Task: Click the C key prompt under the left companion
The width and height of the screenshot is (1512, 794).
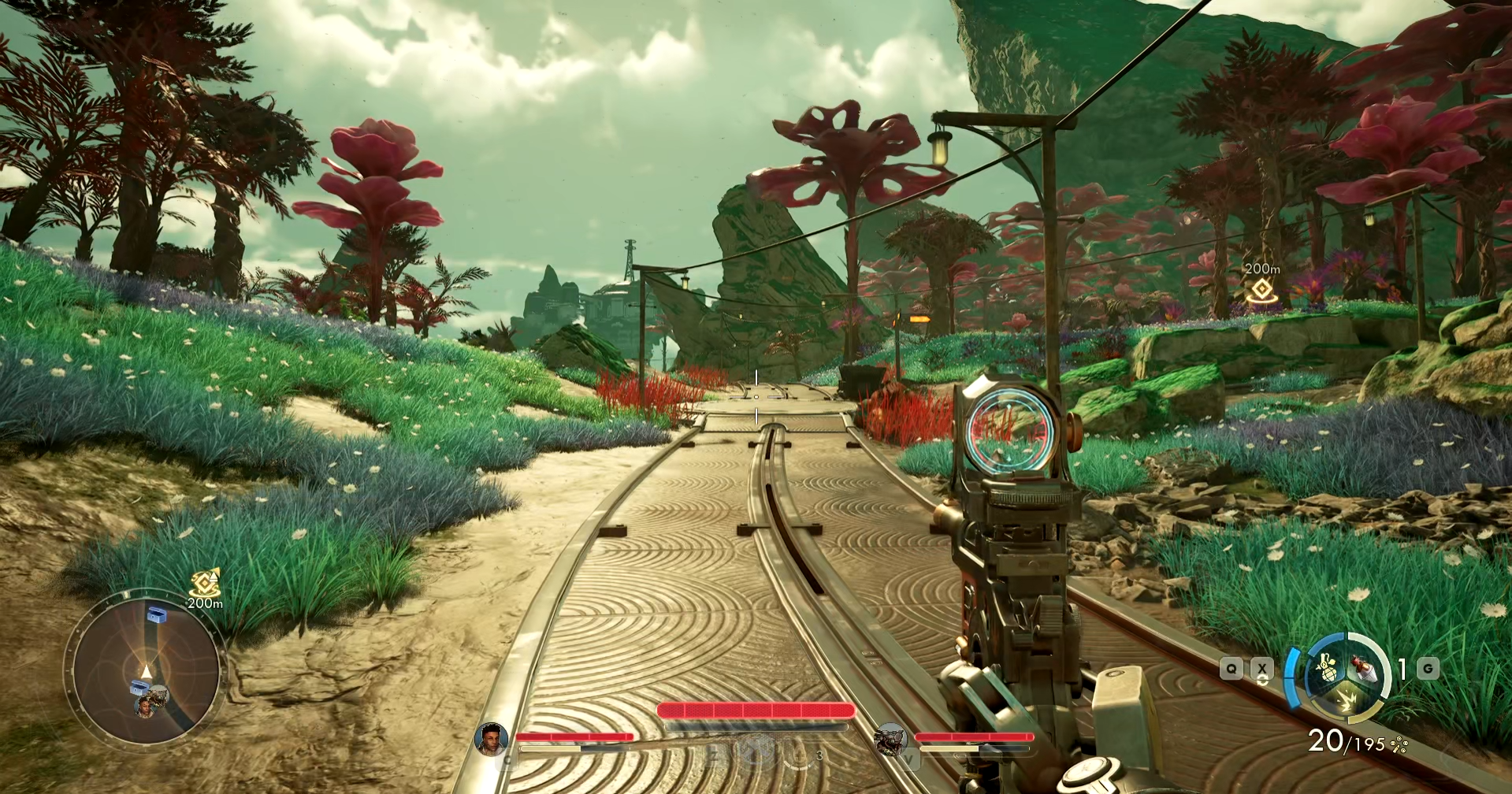Action: coord(507,759)
